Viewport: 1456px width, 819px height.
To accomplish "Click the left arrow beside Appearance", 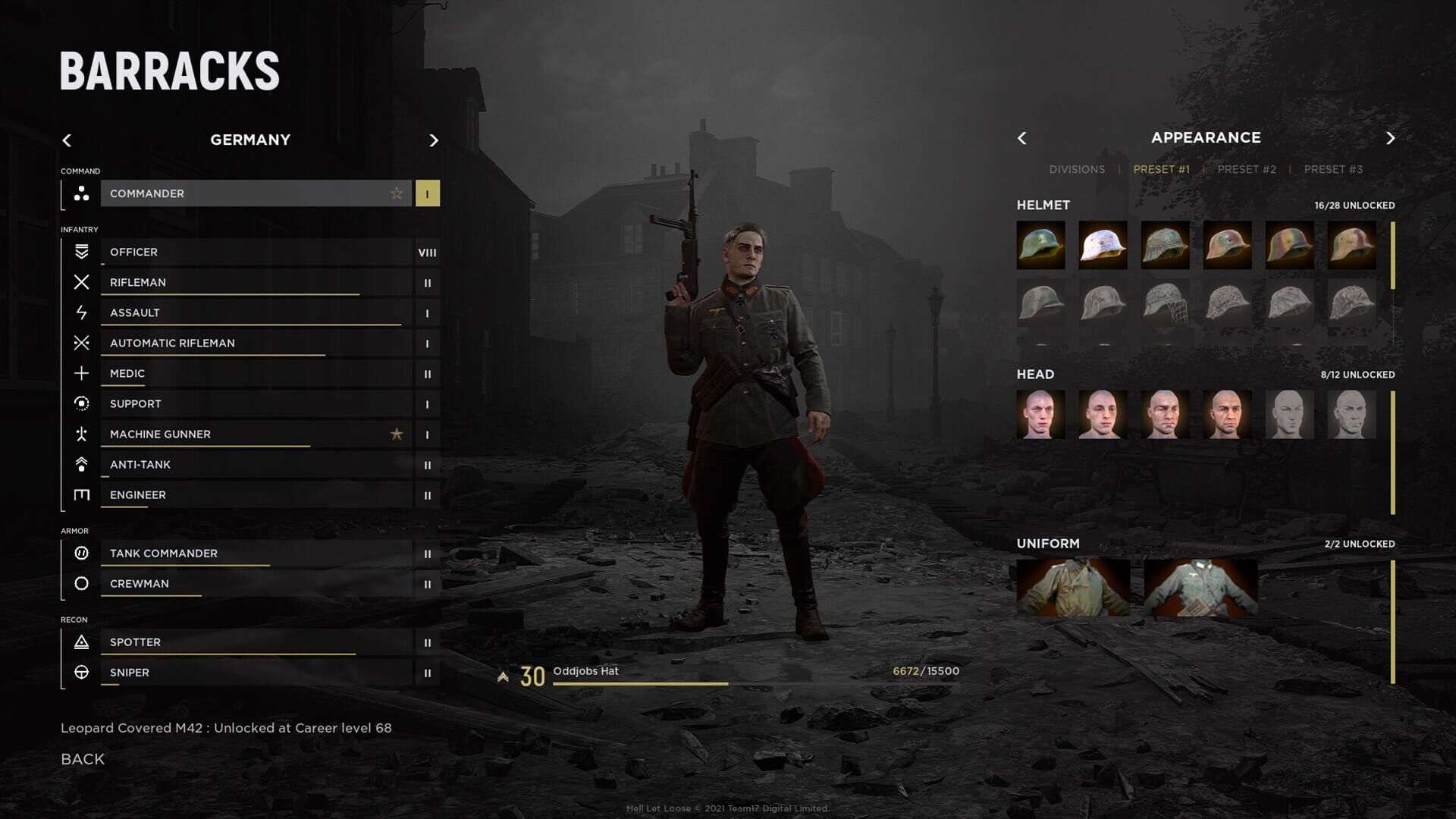I will 1021,138.
